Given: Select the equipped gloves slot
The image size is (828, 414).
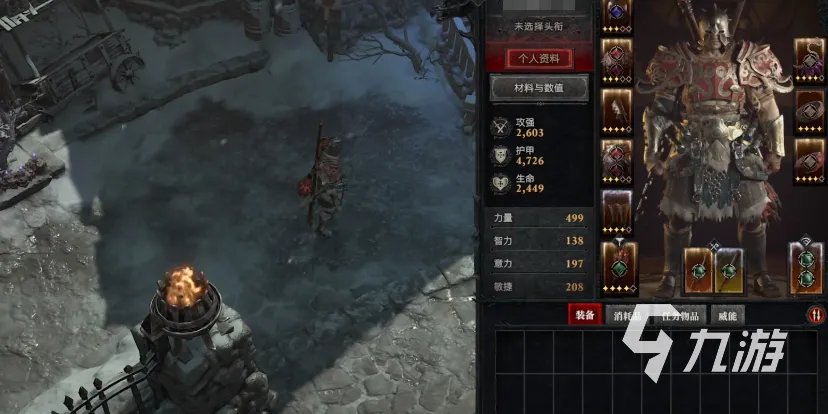Looking at the screenshot, I should (615, 108).
